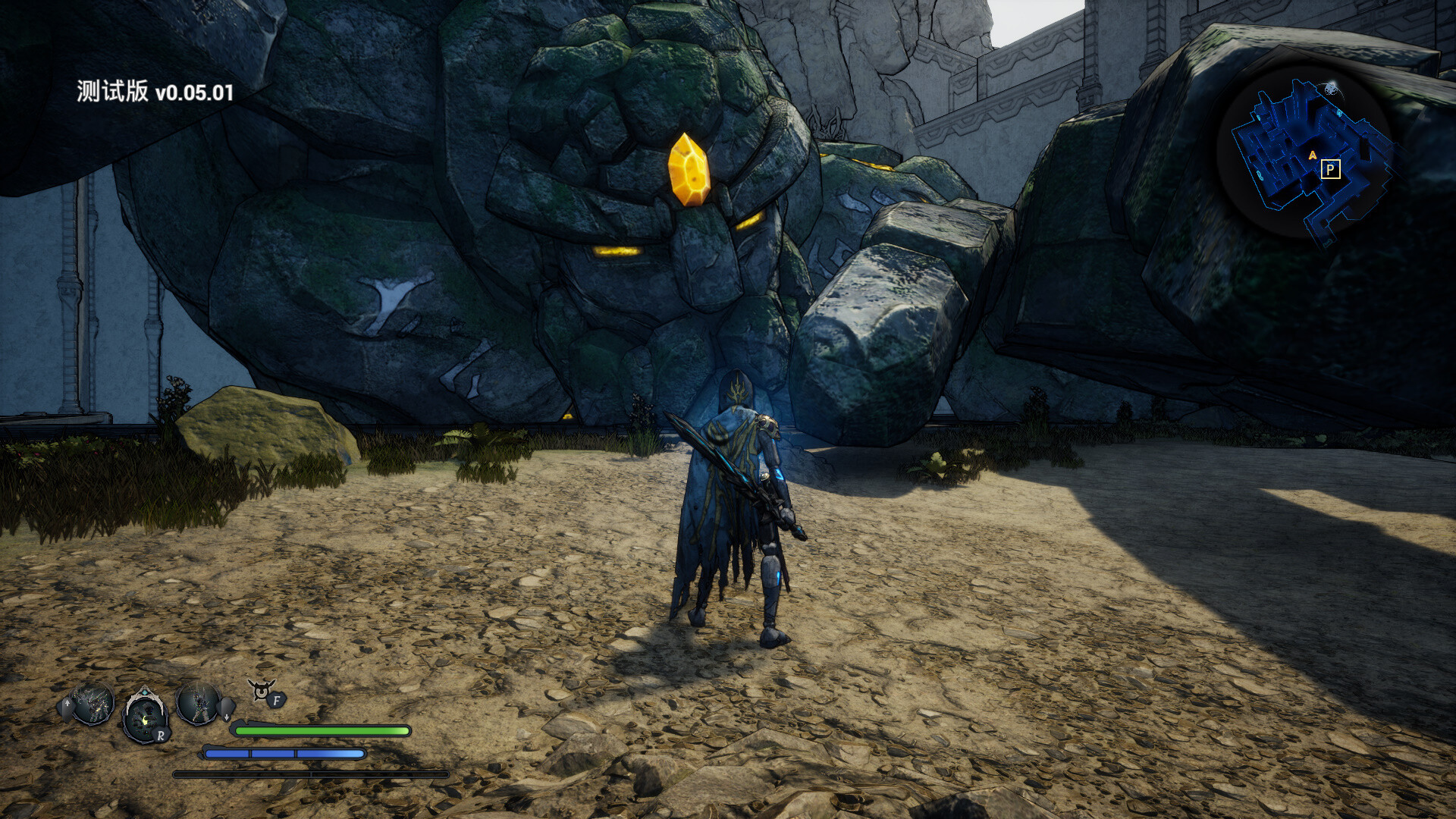
Task: Click the F keybind badge next to the emblem
Action: point(277,701)
